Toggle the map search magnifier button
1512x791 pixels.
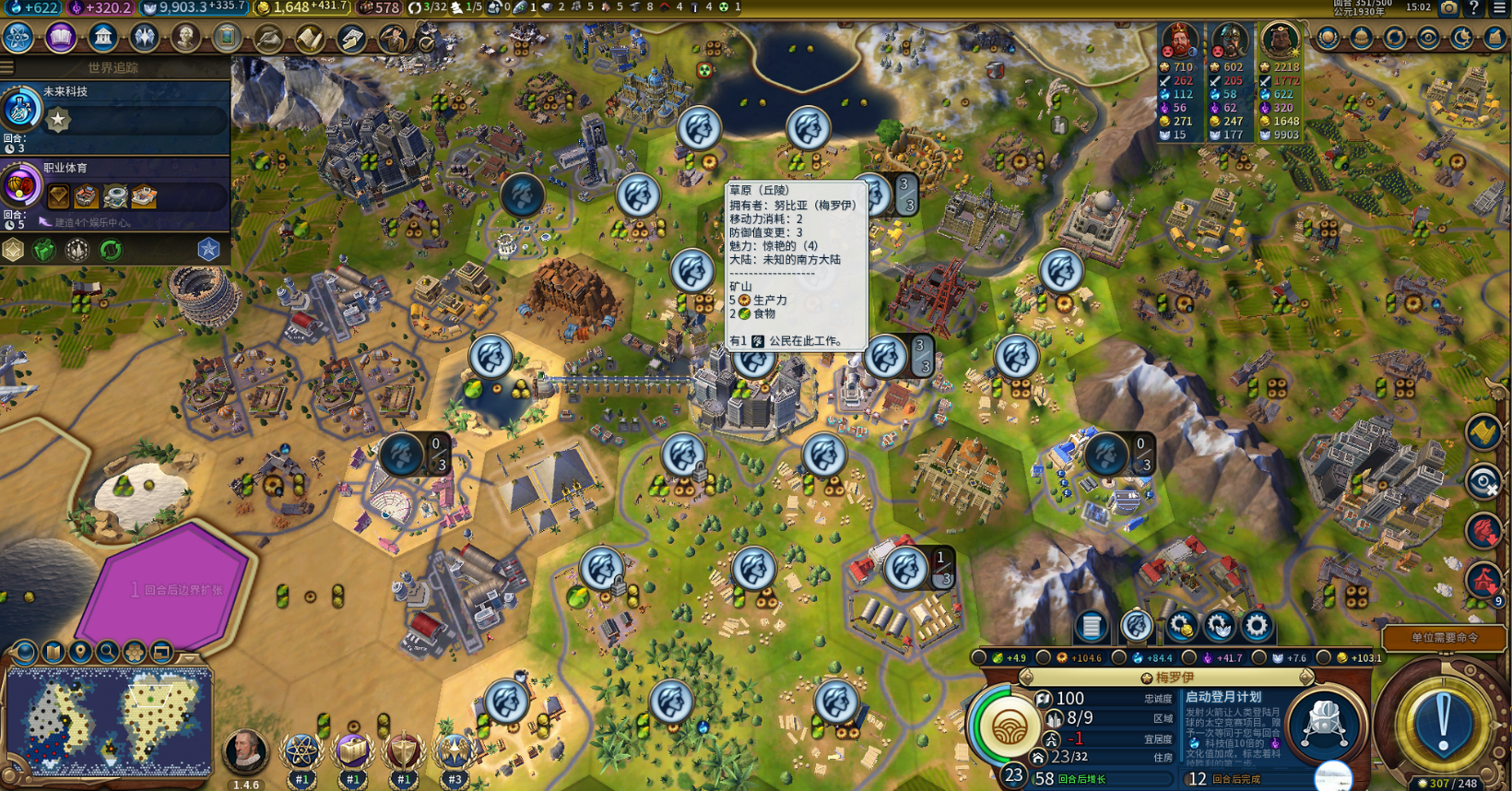pos(107,653)
